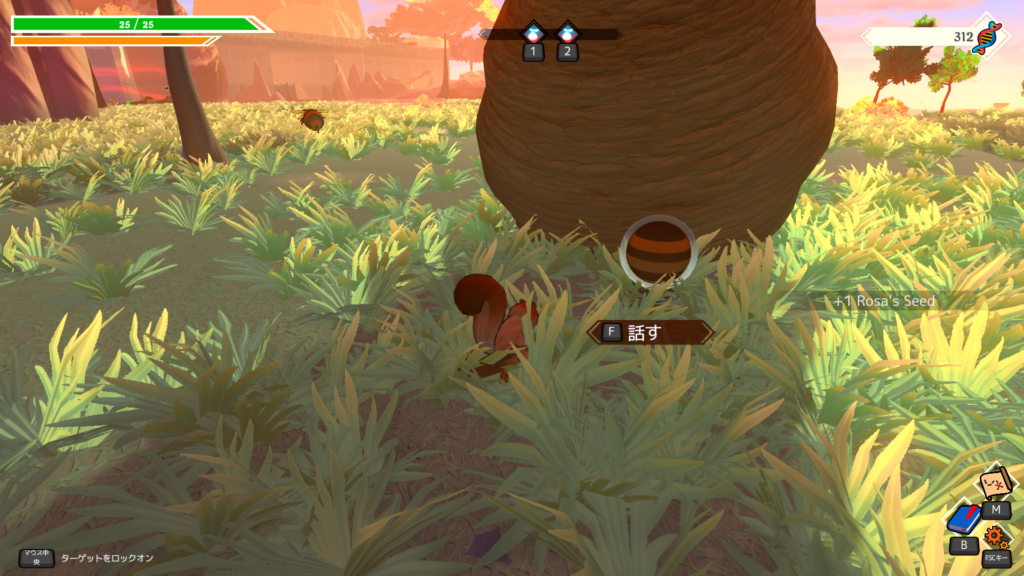Open settings with the orange gear icon
The height and width of the screenshot is (576, 1024).
[996, 537]
